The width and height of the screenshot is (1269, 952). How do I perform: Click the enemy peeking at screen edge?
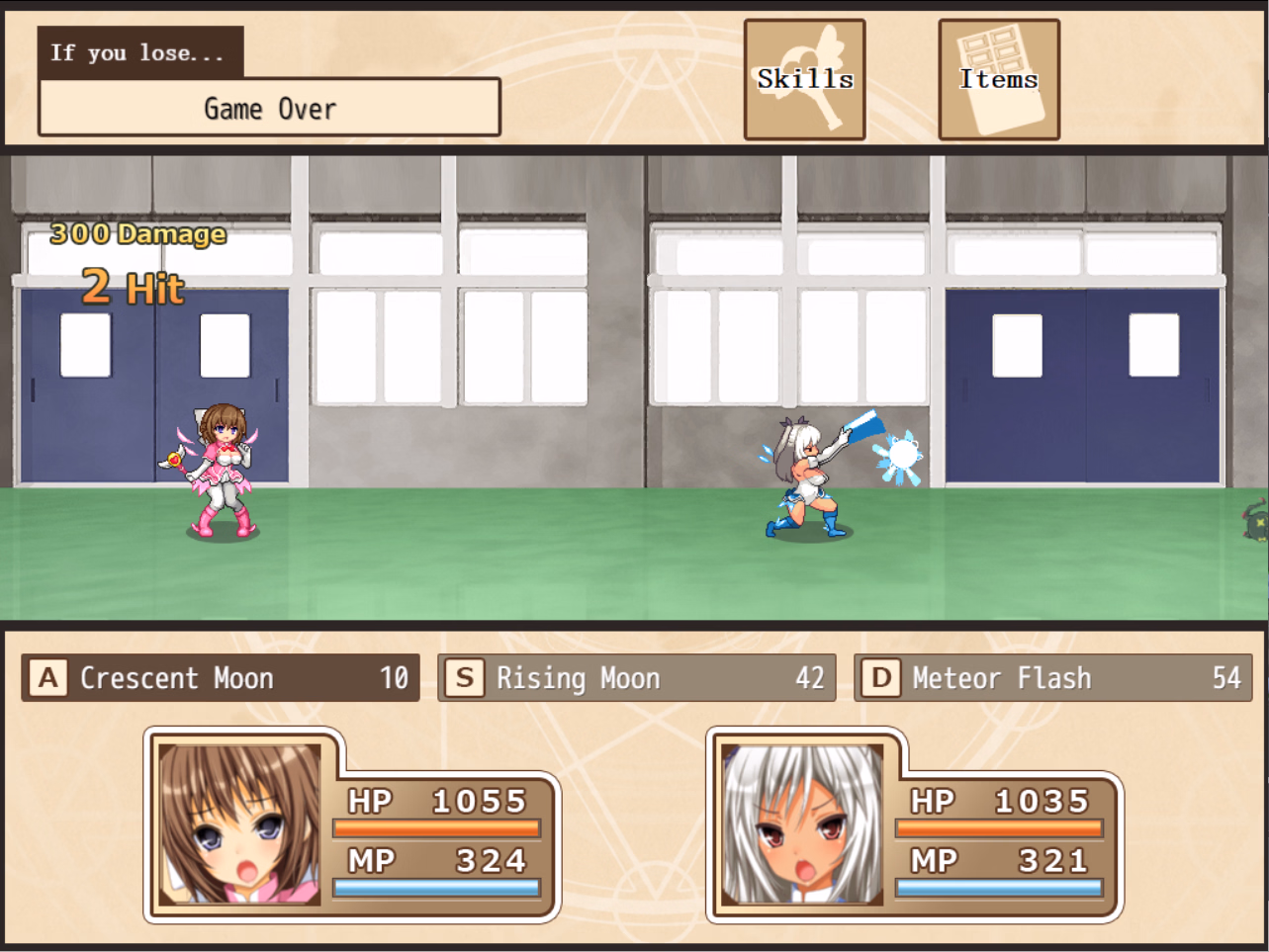tap(1258, 521)
